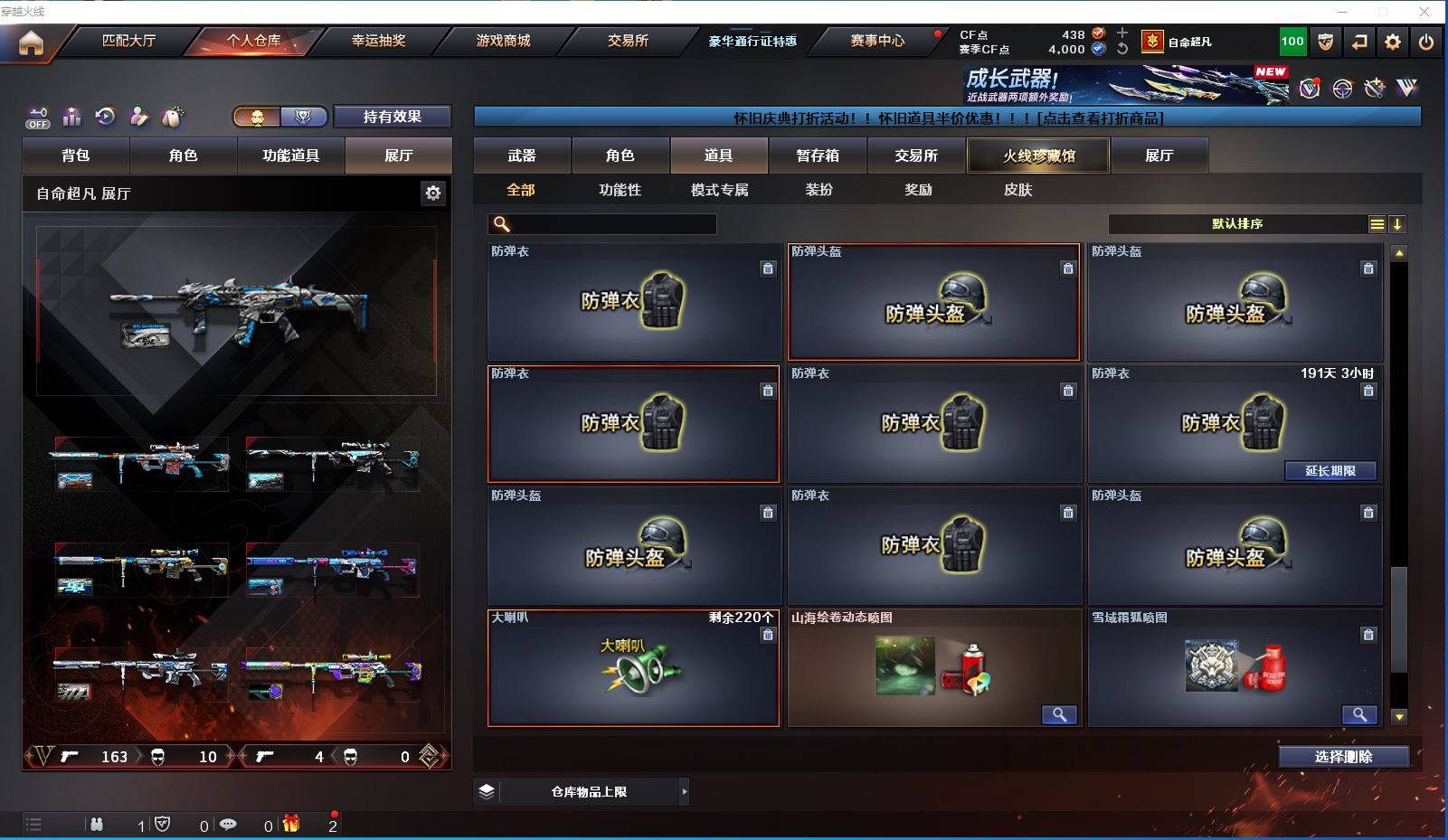This screenshot has height=840, width=1448.
Task: Switch to the 功能道具 tab
Action: click(290, 156)
